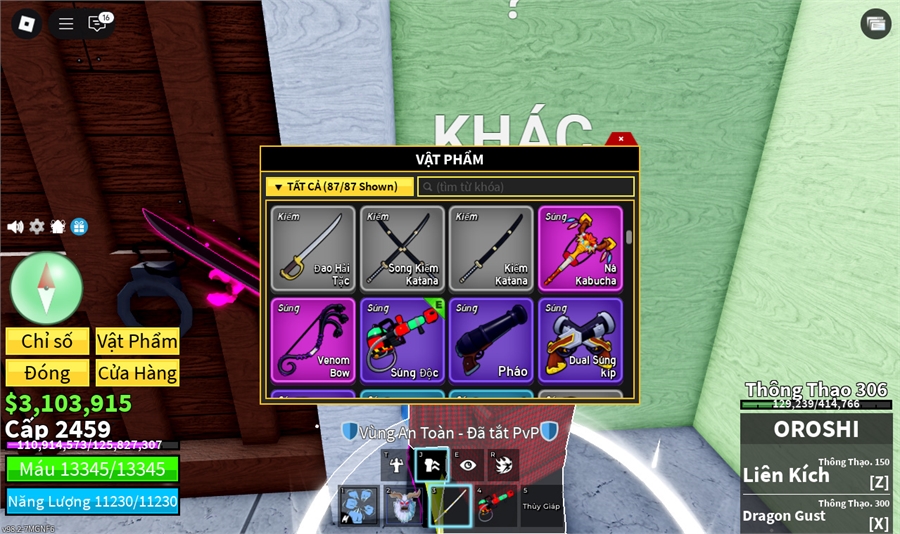Pick the single Kiếm Katana slot
This screenshot has height=534, width=900.
(490, 249)
